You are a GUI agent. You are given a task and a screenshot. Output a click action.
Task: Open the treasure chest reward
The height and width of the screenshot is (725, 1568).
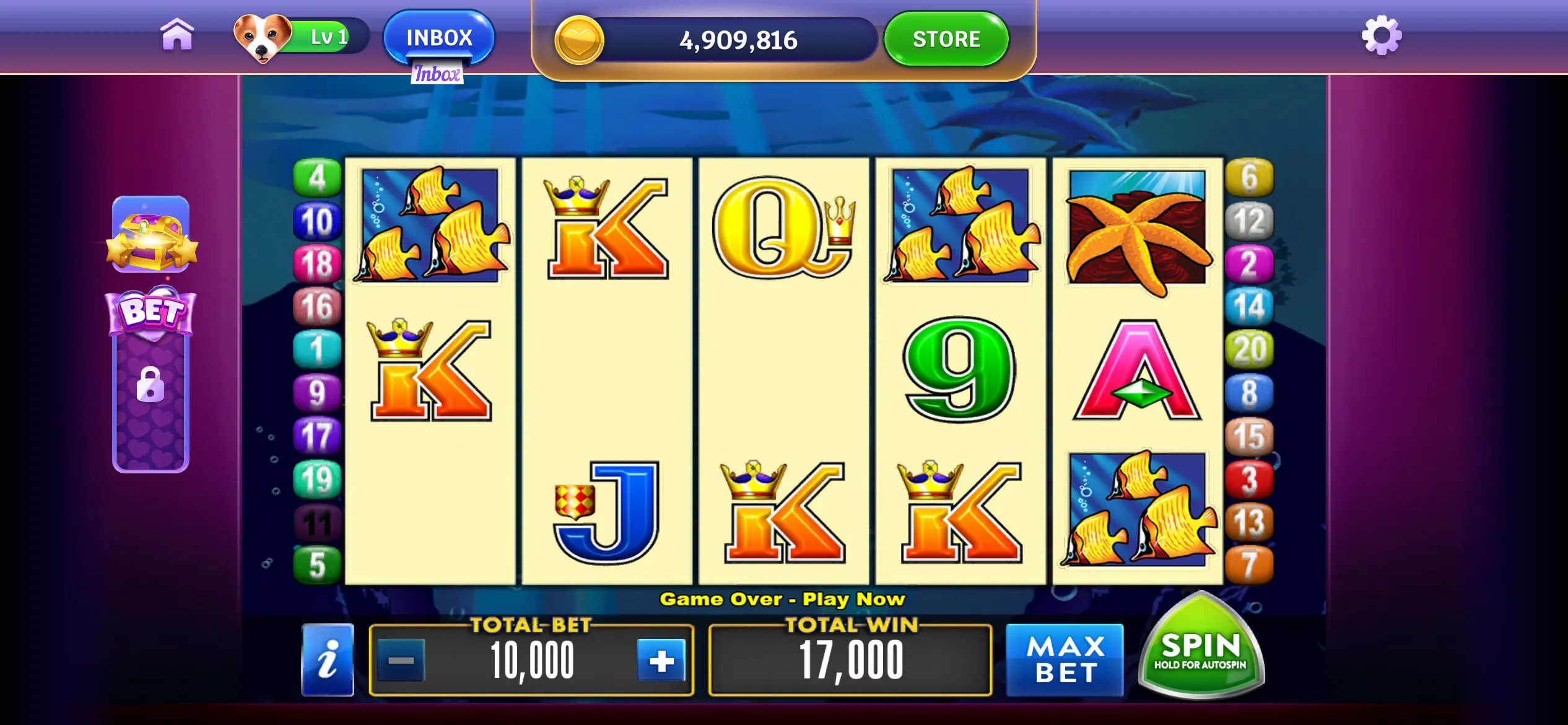point(151,235)
